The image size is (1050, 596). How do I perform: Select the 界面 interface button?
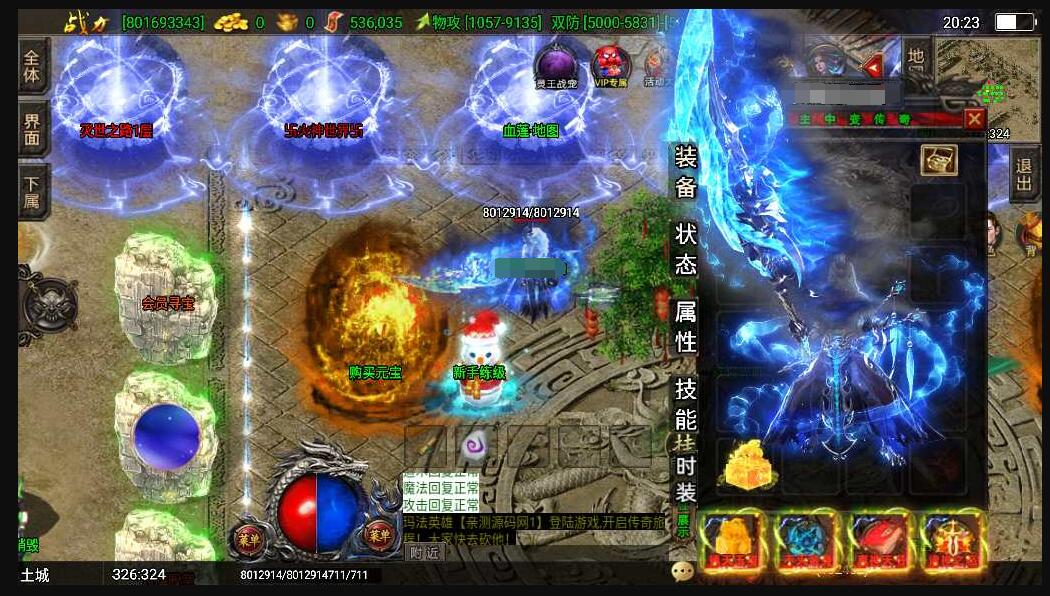click(33, 127)
